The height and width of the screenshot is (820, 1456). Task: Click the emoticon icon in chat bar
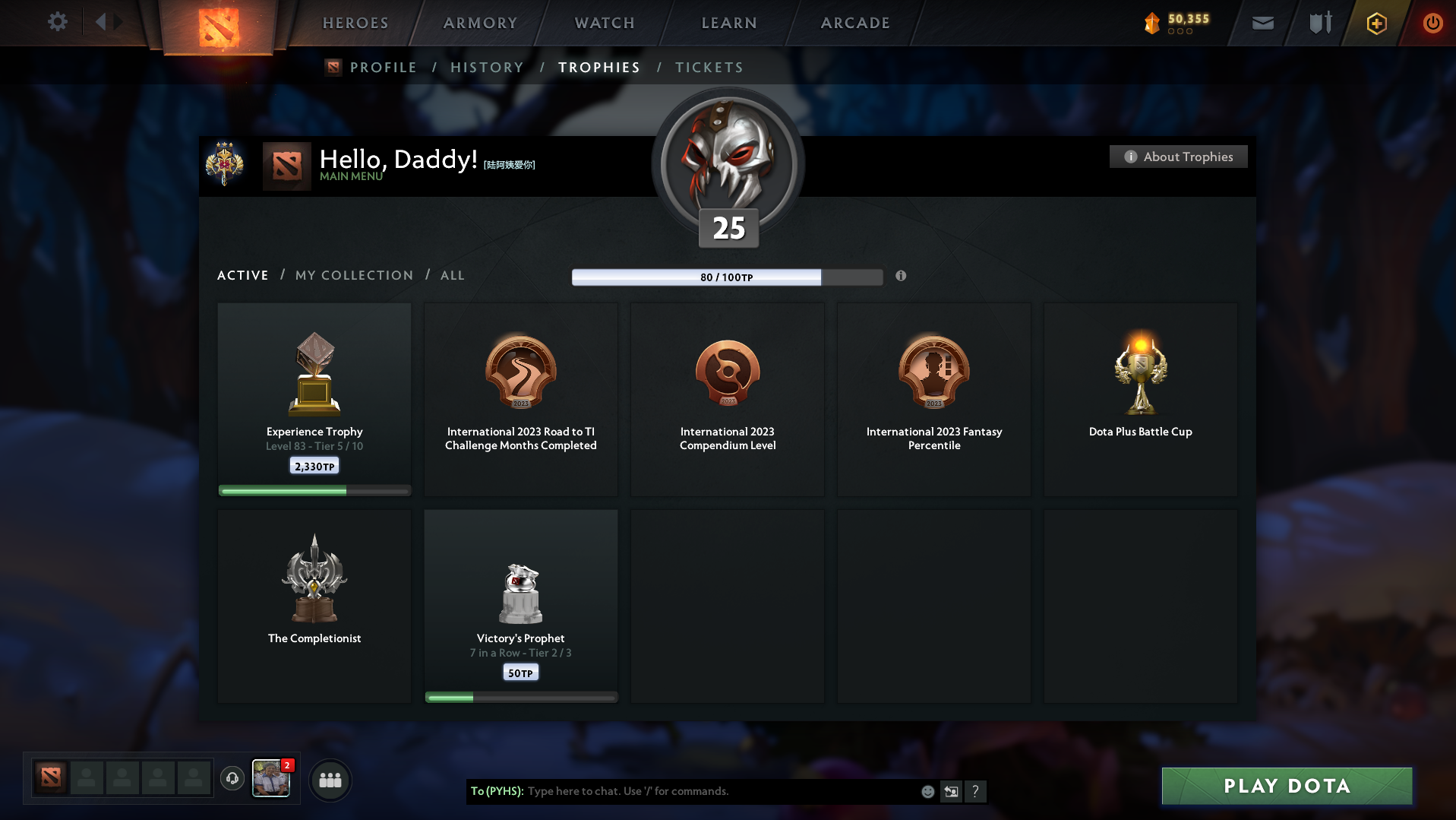pos(927,791)
